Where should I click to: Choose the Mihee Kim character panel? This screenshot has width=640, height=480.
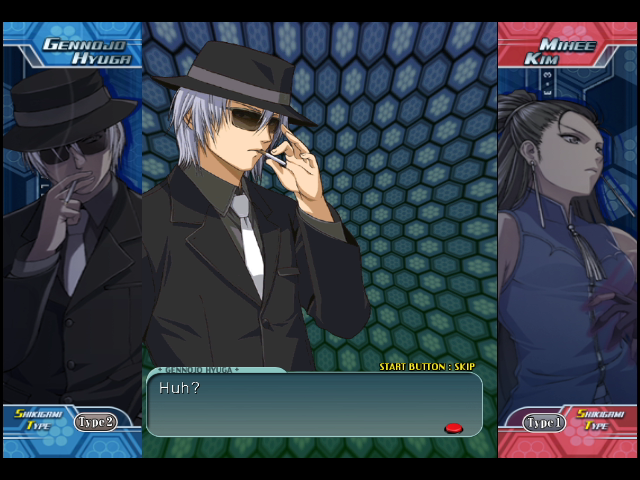click(x=567, y=230)
